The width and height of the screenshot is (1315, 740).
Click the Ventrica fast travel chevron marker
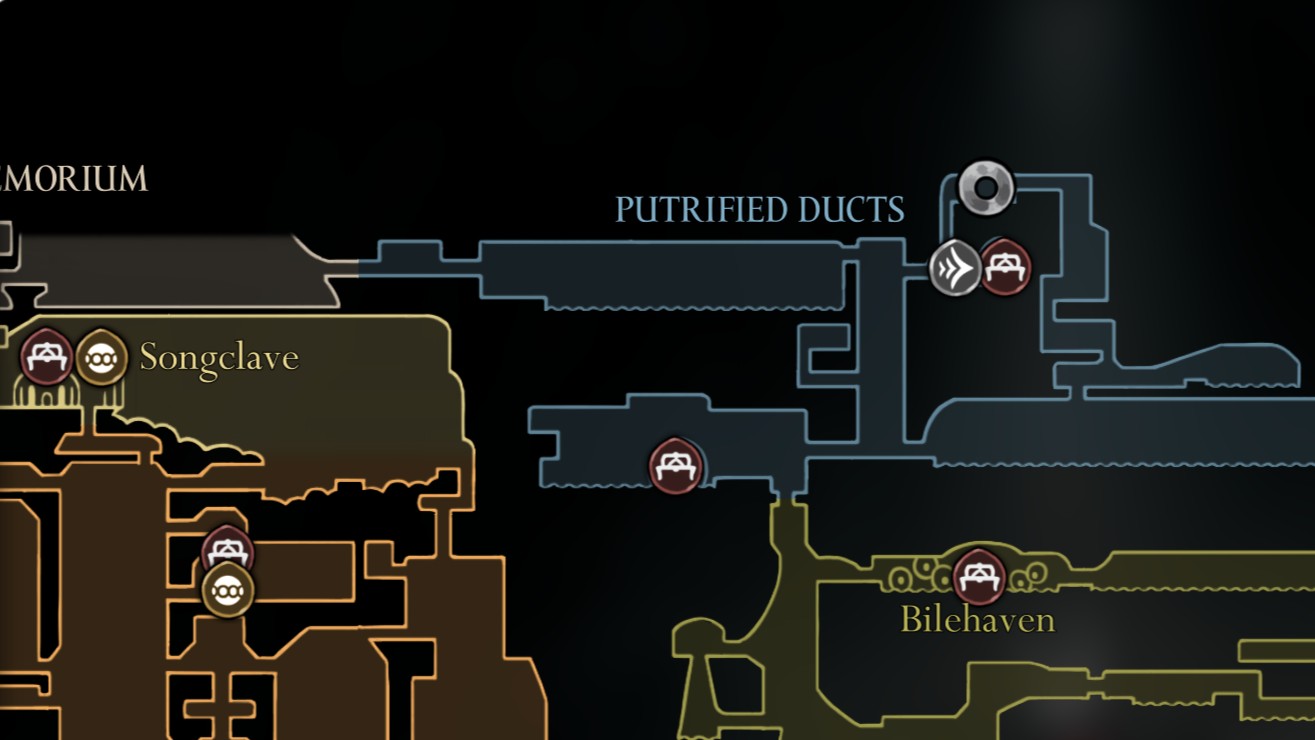[955, 267]
